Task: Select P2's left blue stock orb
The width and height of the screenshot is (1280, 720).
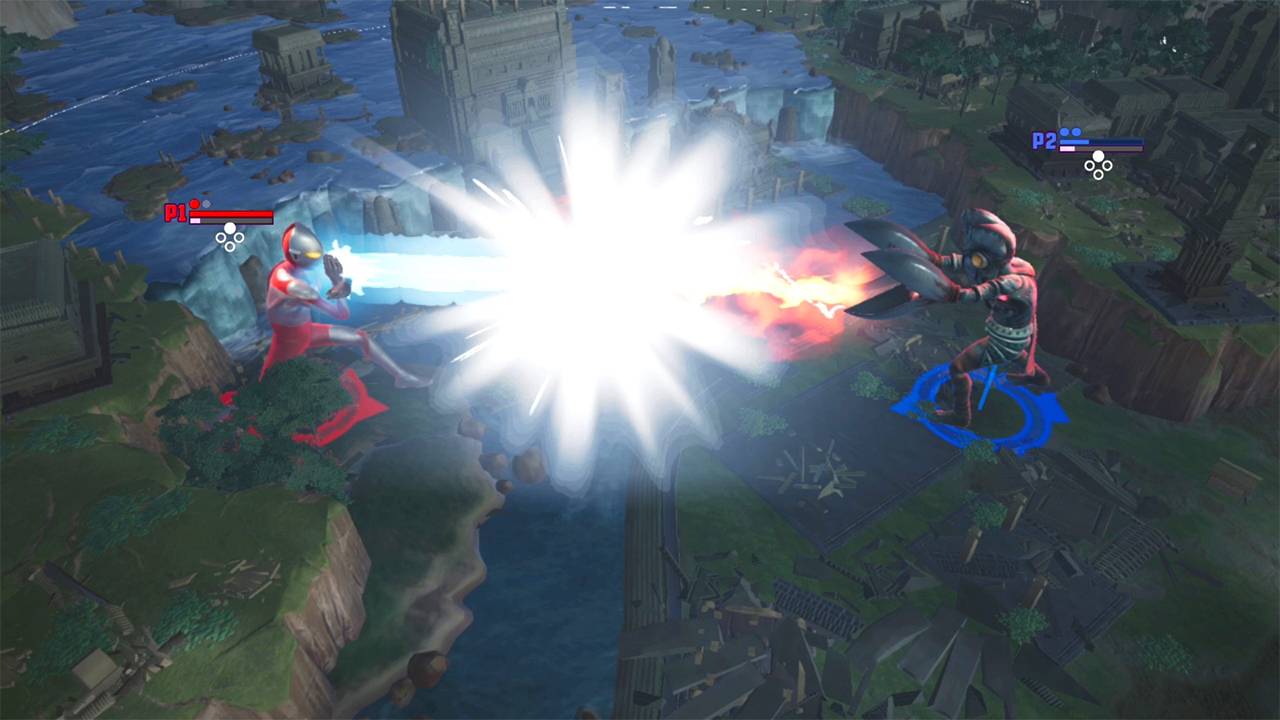Action: coord(1064,132)
